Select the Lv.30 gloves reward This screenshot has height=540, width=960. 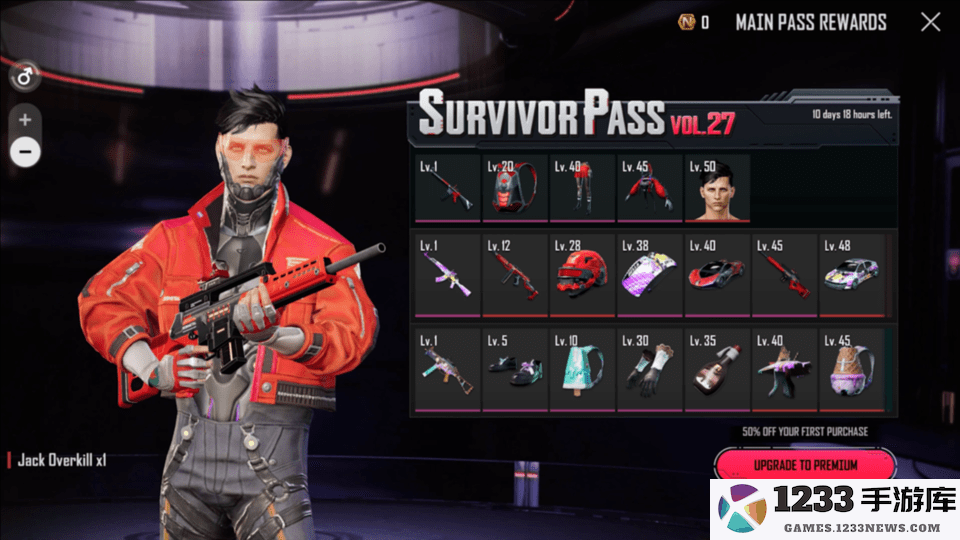point(649,368)
